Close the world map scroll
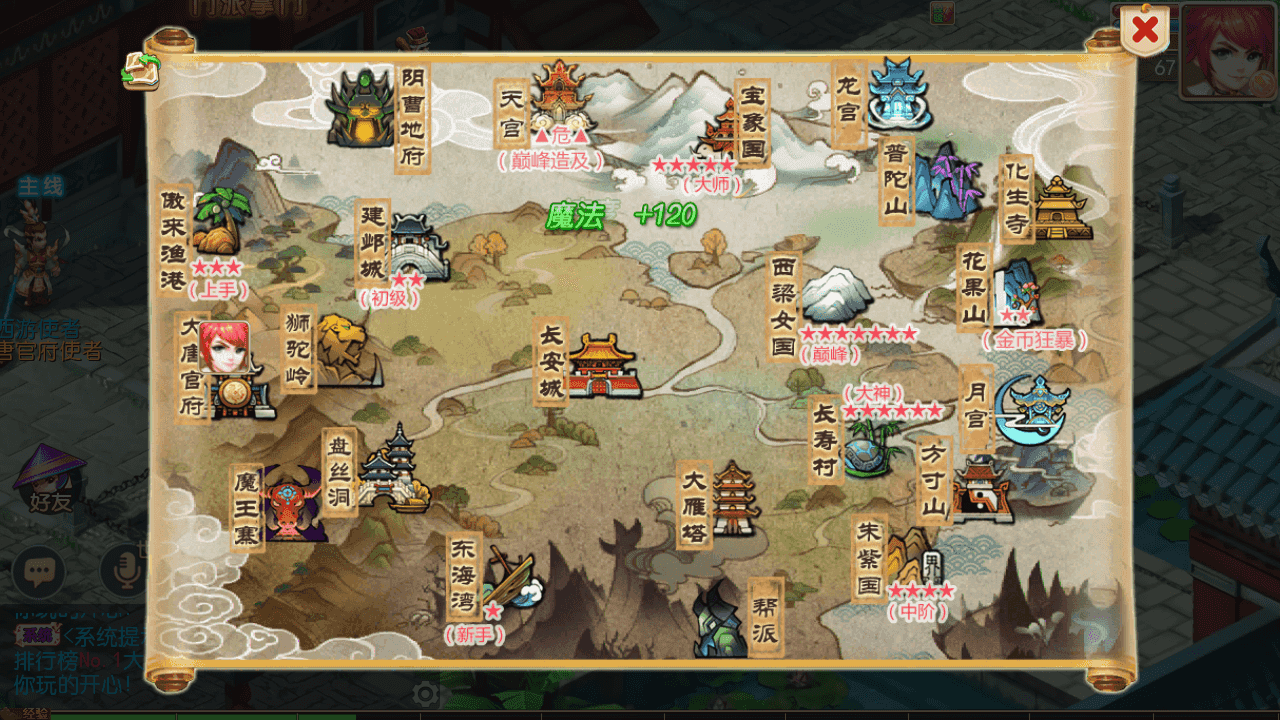Image resolution: width=1280 pixels, height=720 pixels. tap(1144, 31)
